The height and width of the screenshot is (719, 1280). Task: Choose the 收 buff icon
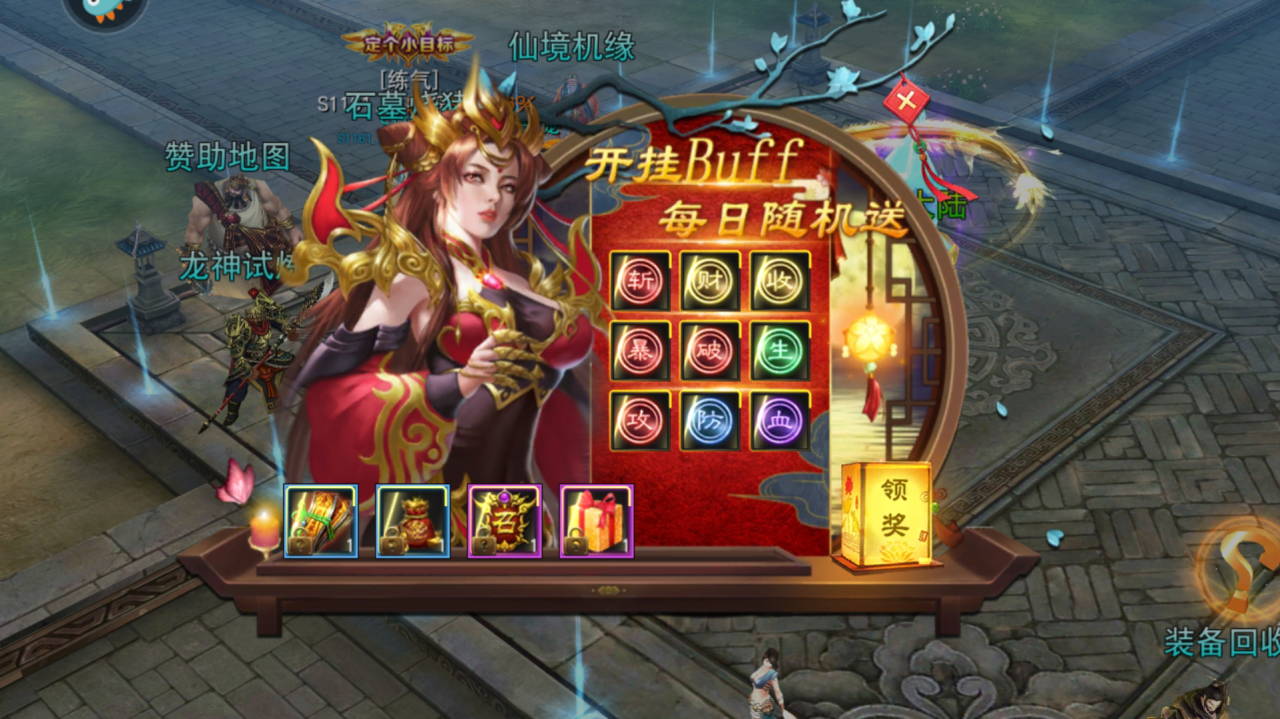pyautogui.click(x=780, y=281)
